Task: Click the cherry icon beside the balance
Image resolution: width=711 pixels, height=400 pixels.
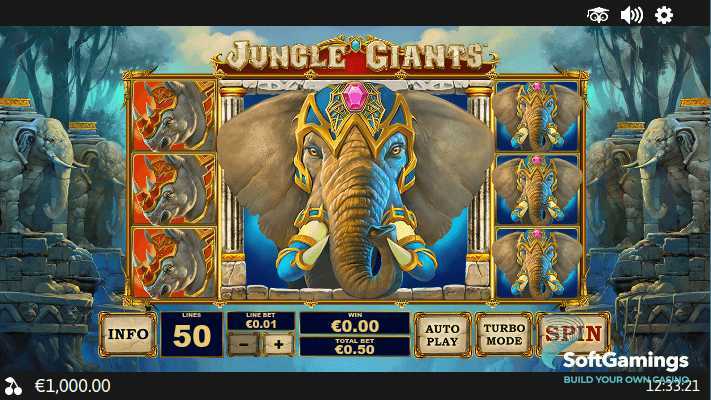Action: [x=13, y=385]
